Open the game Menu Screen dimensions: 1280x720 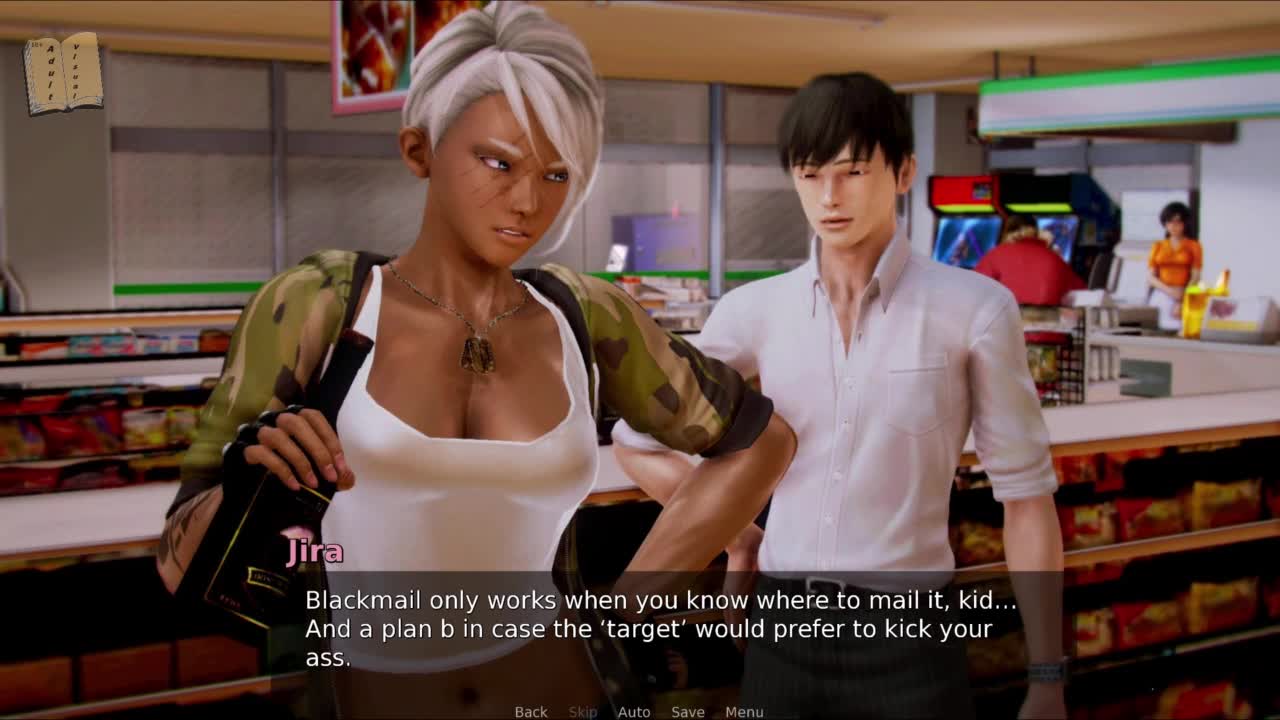pos(744,712)
